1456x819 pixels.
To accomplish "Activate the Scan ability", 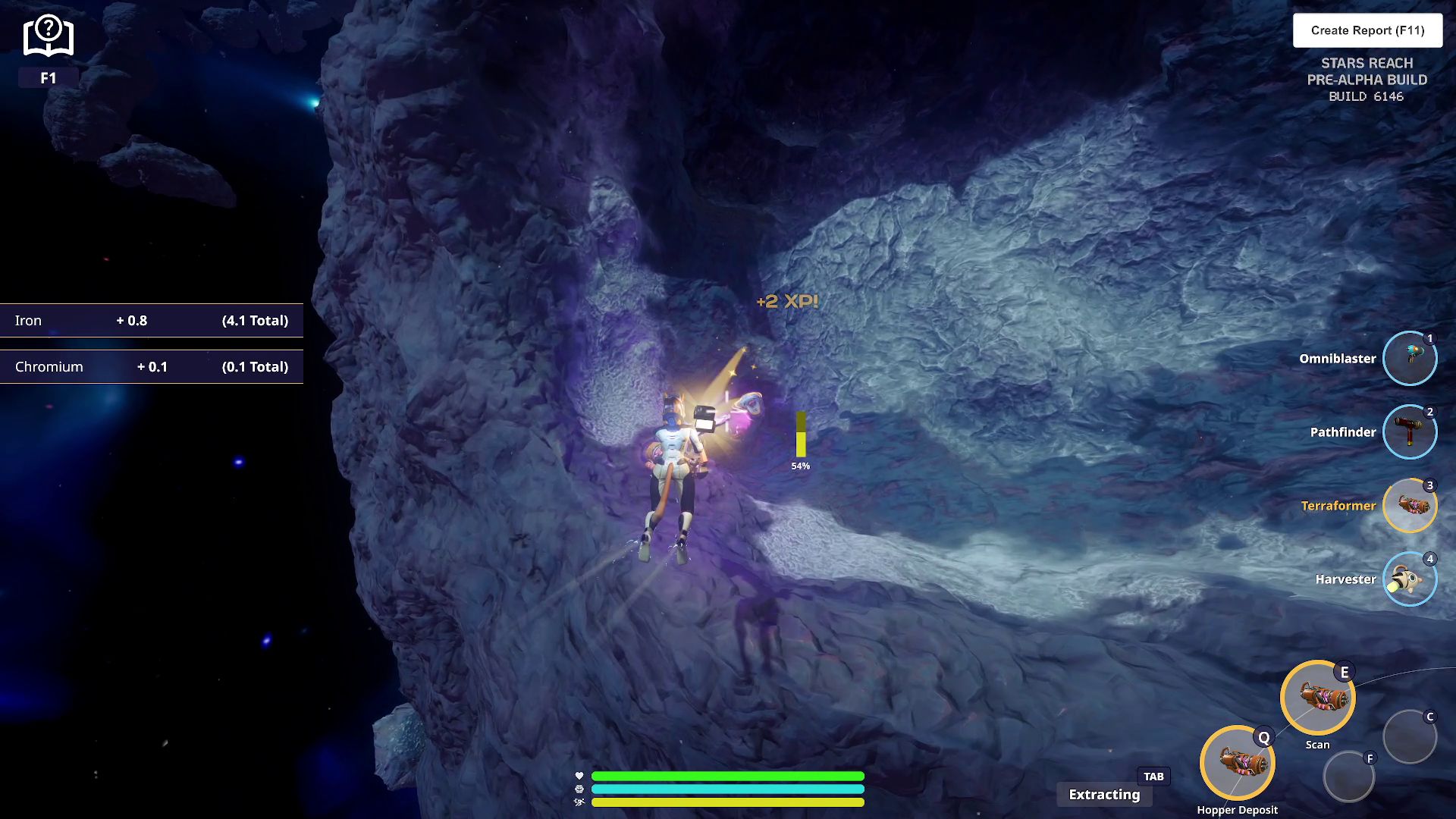I will (x=1317, y=698).
